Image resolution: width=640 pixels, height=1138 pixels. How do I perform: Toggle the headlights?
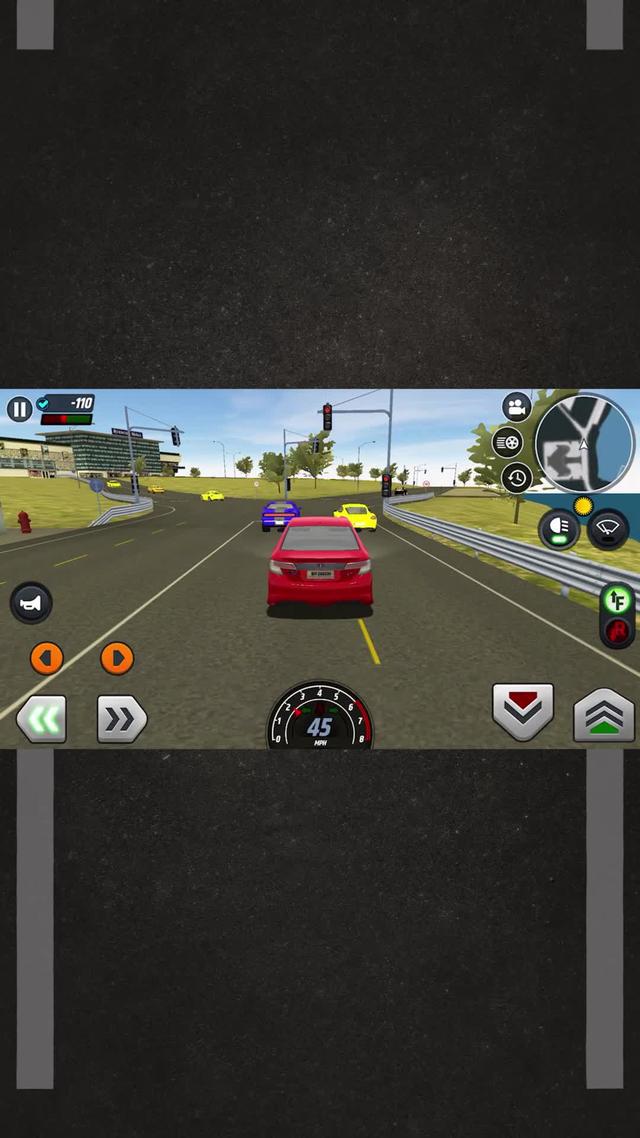point(559,529)
